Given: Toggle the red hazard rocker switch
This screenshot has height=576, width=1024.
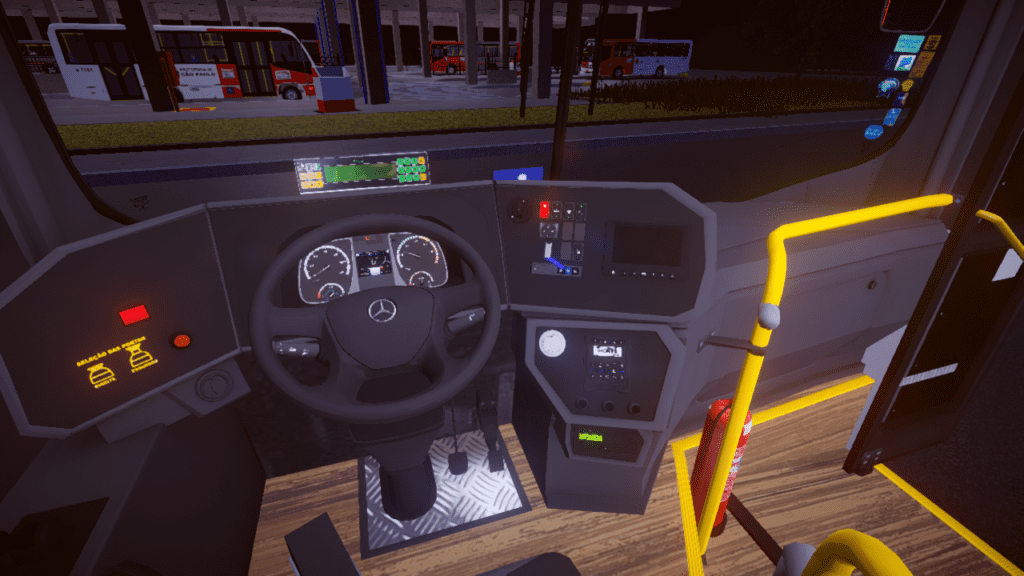Looking at the screenshot, I should coord(544,209).
